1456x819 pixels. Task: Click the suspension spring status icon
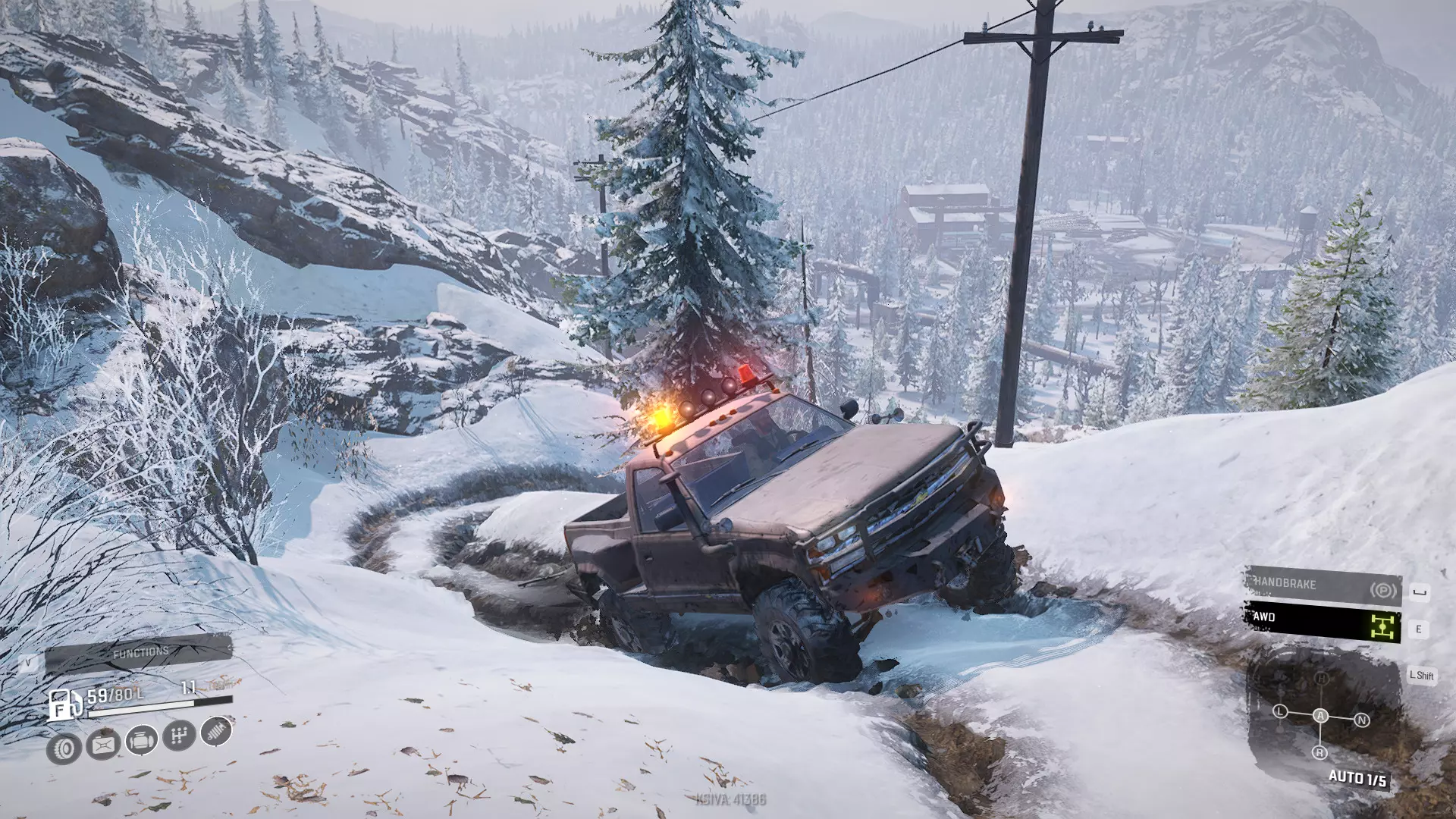217,730
